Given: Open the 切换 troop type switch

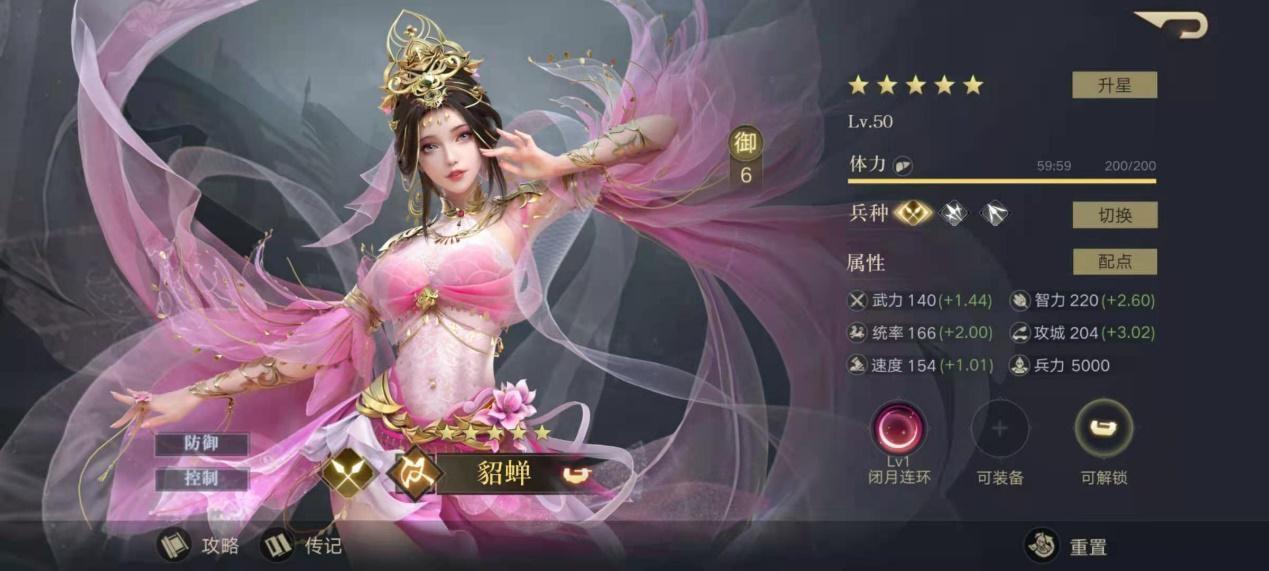Looking at the screenshot, I should tap(1114, 215).
